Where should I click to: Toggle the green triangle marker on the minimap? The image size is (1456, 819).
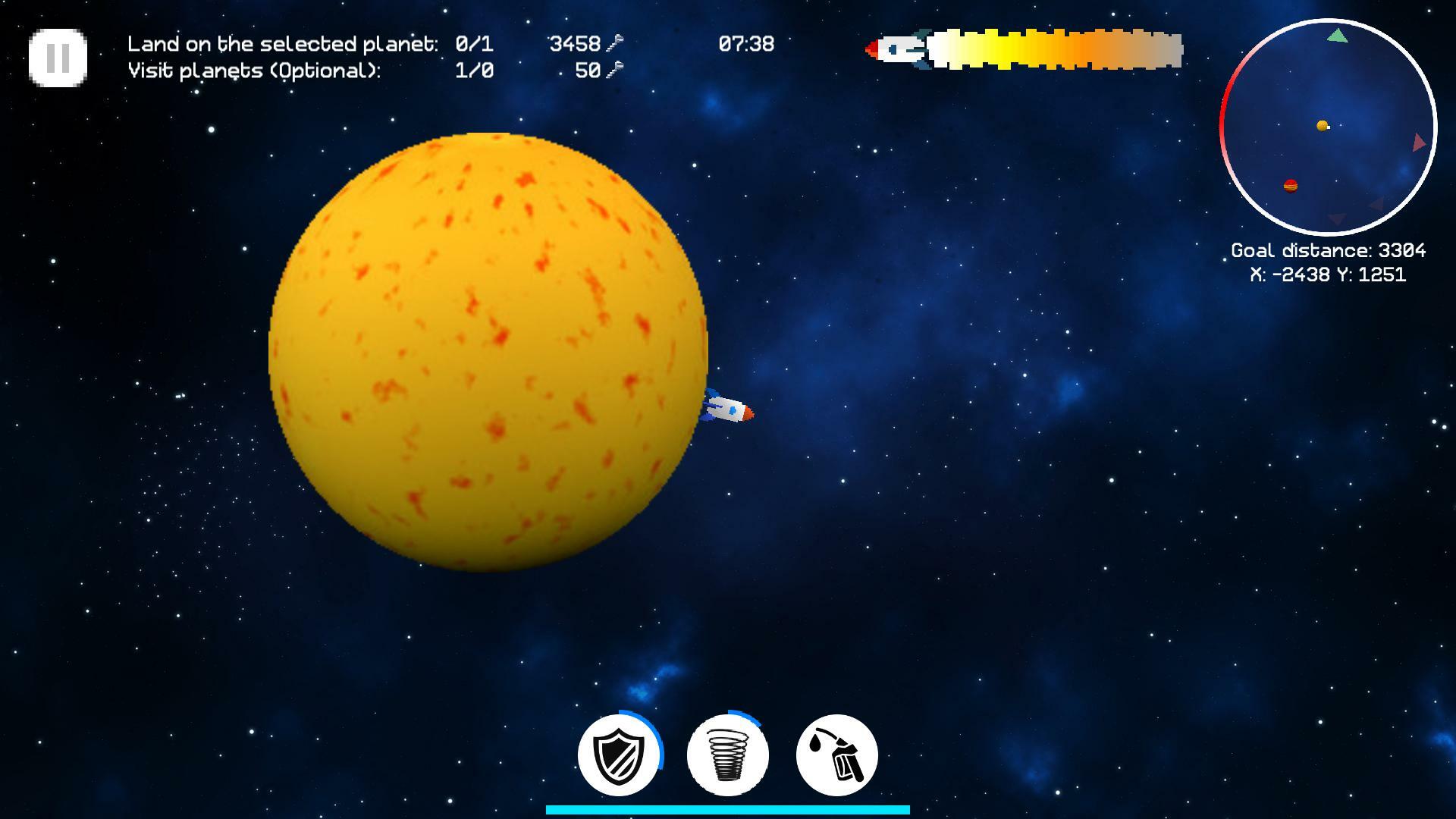[x=1337, y=35]
